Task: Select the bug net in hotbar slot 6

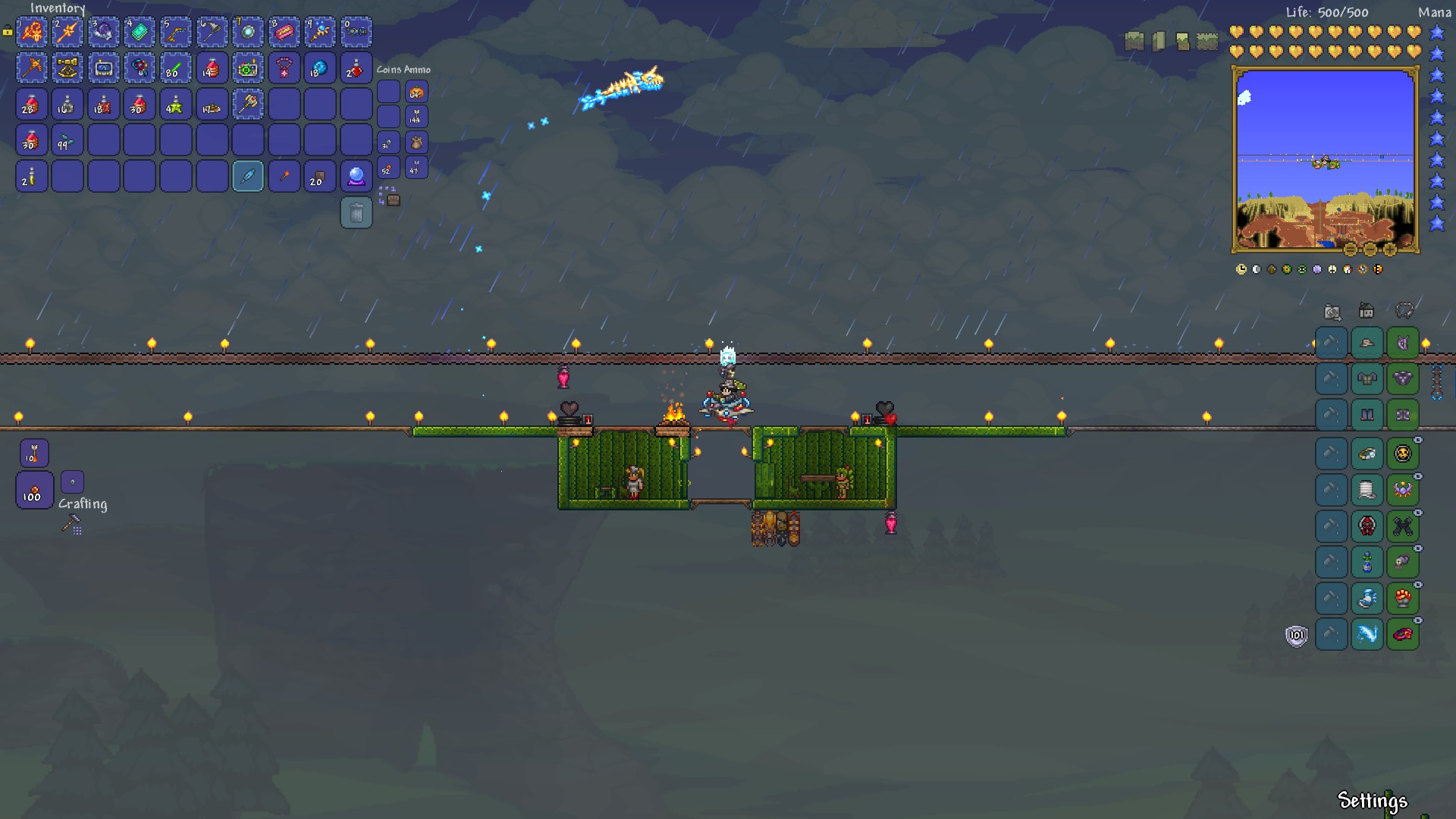Action: click(x=213, y=32)
